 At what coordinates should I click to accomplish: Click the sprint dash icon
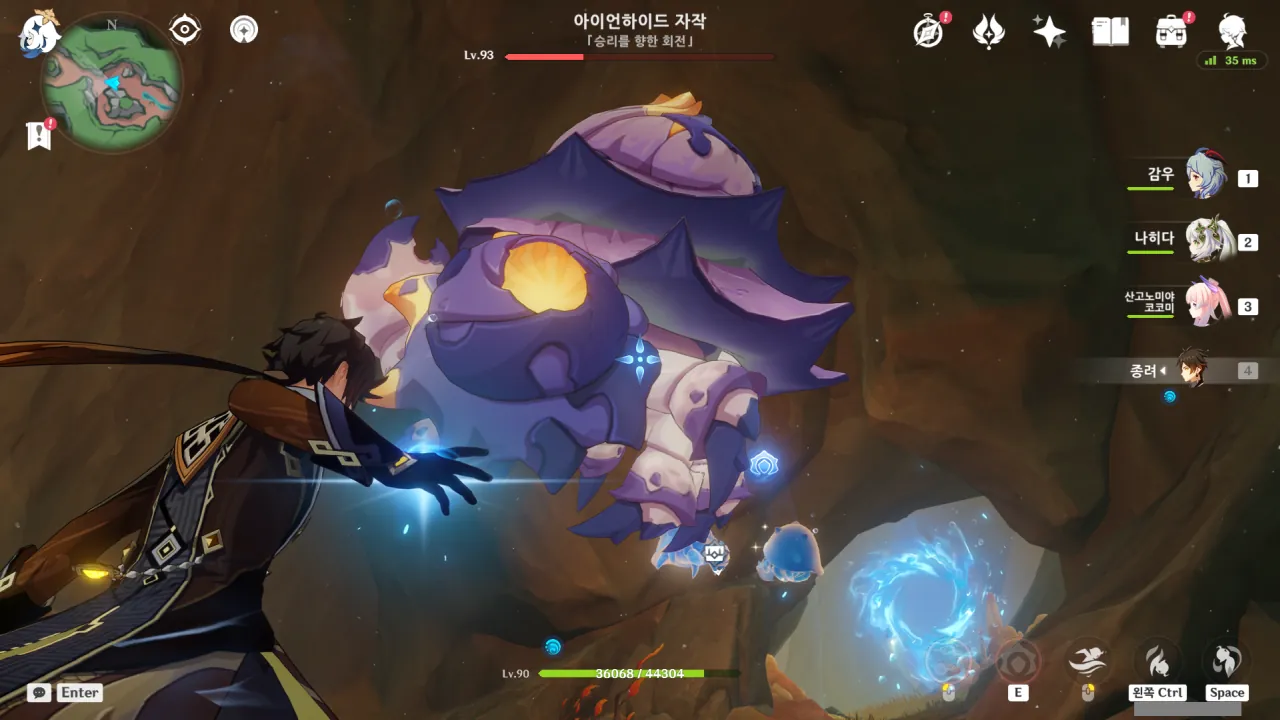[1087, 660]
